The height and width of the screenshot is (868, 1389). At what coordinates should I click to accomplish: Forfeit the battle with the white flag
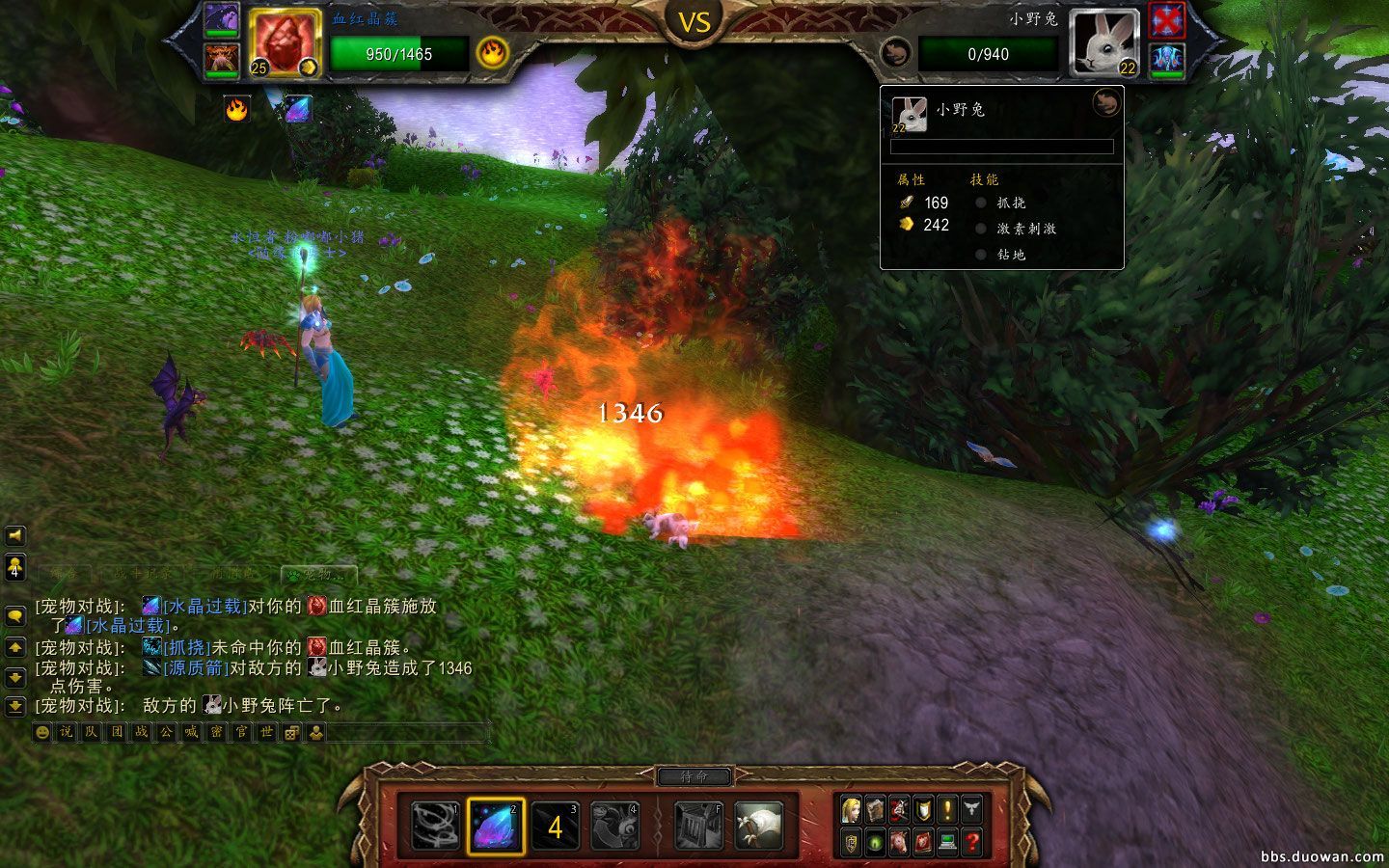758,827
